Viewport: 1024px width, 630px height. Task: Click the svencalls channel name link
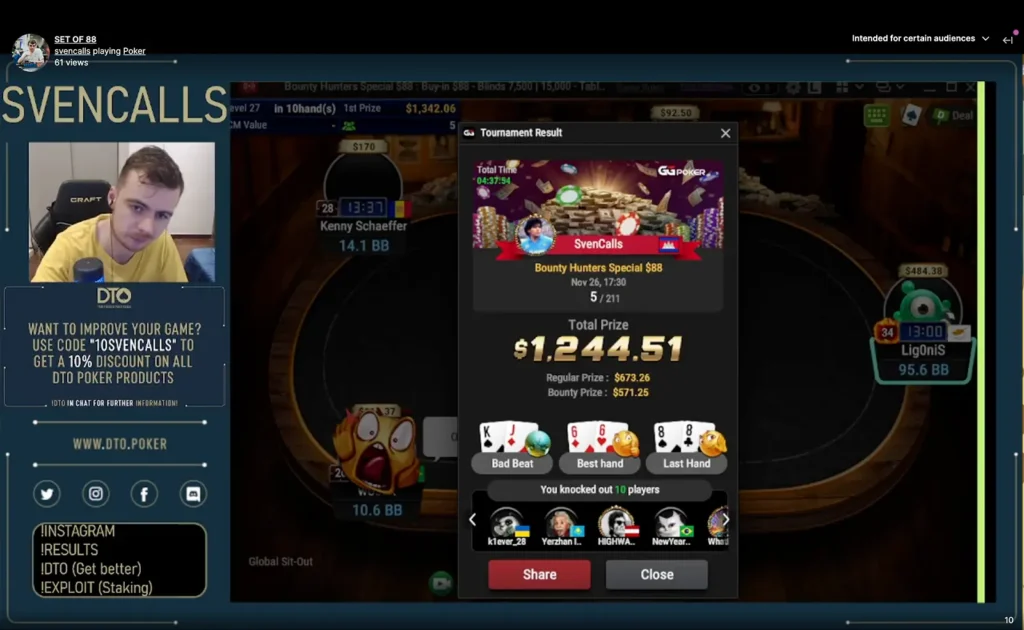[72, 51]
